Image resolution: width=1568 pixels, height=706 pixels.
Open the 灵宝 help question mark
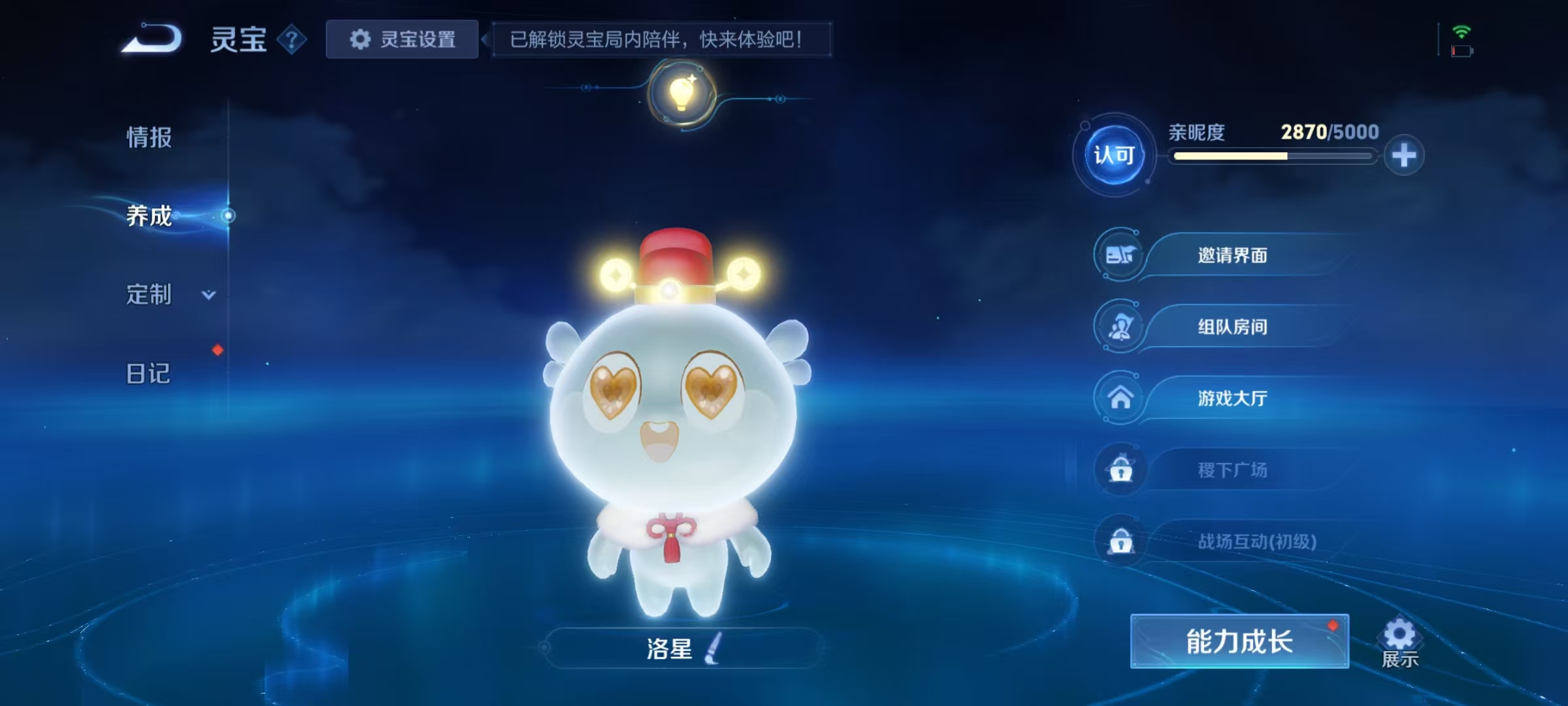(x=290, y=39)
